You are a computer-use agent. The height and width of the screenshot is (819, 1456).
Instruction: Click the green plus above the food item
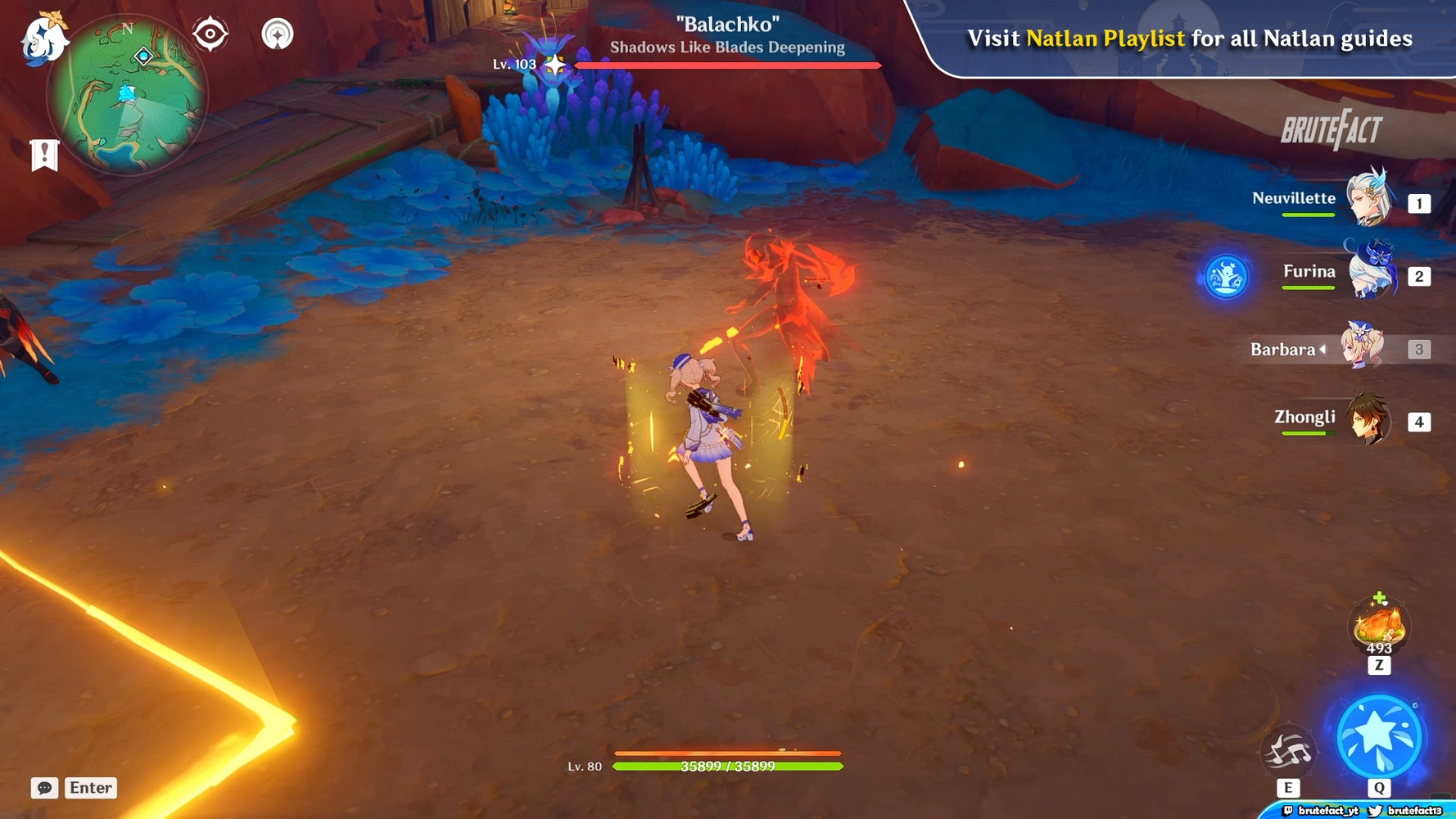pos(1380,596)
